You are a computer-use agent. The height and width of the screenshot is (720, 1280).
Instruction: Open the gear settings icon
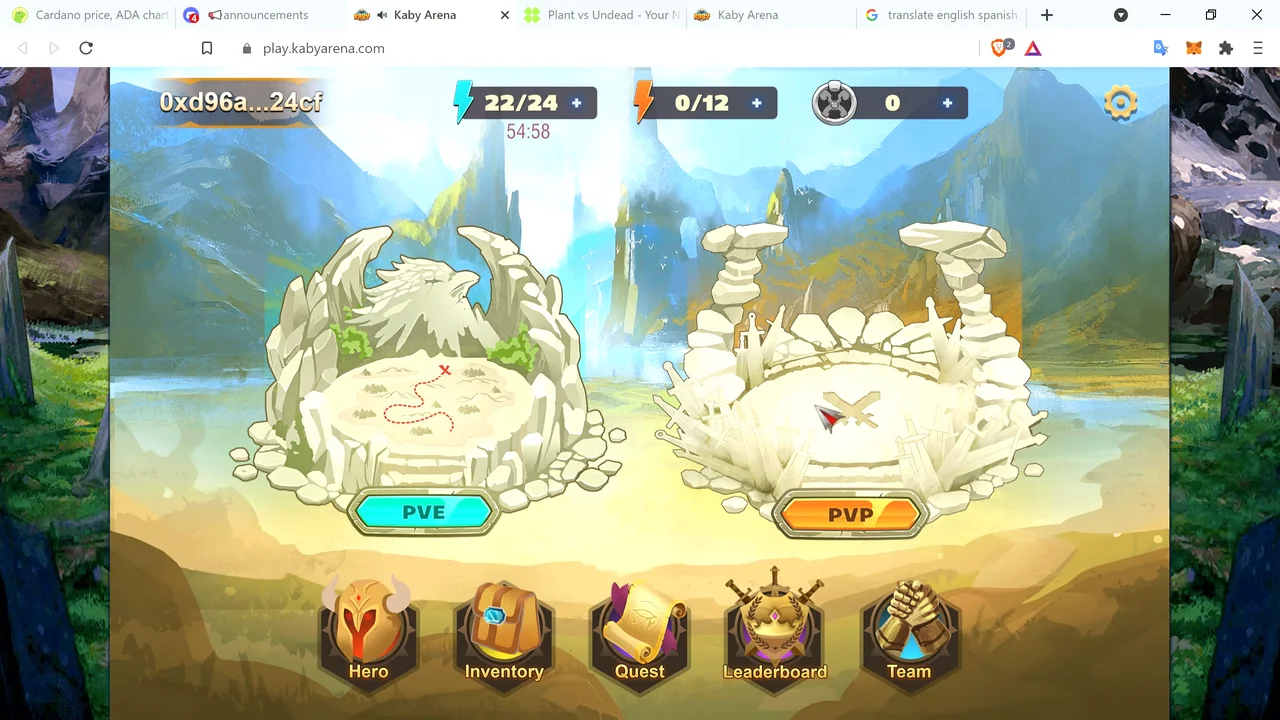(1120, 102)
